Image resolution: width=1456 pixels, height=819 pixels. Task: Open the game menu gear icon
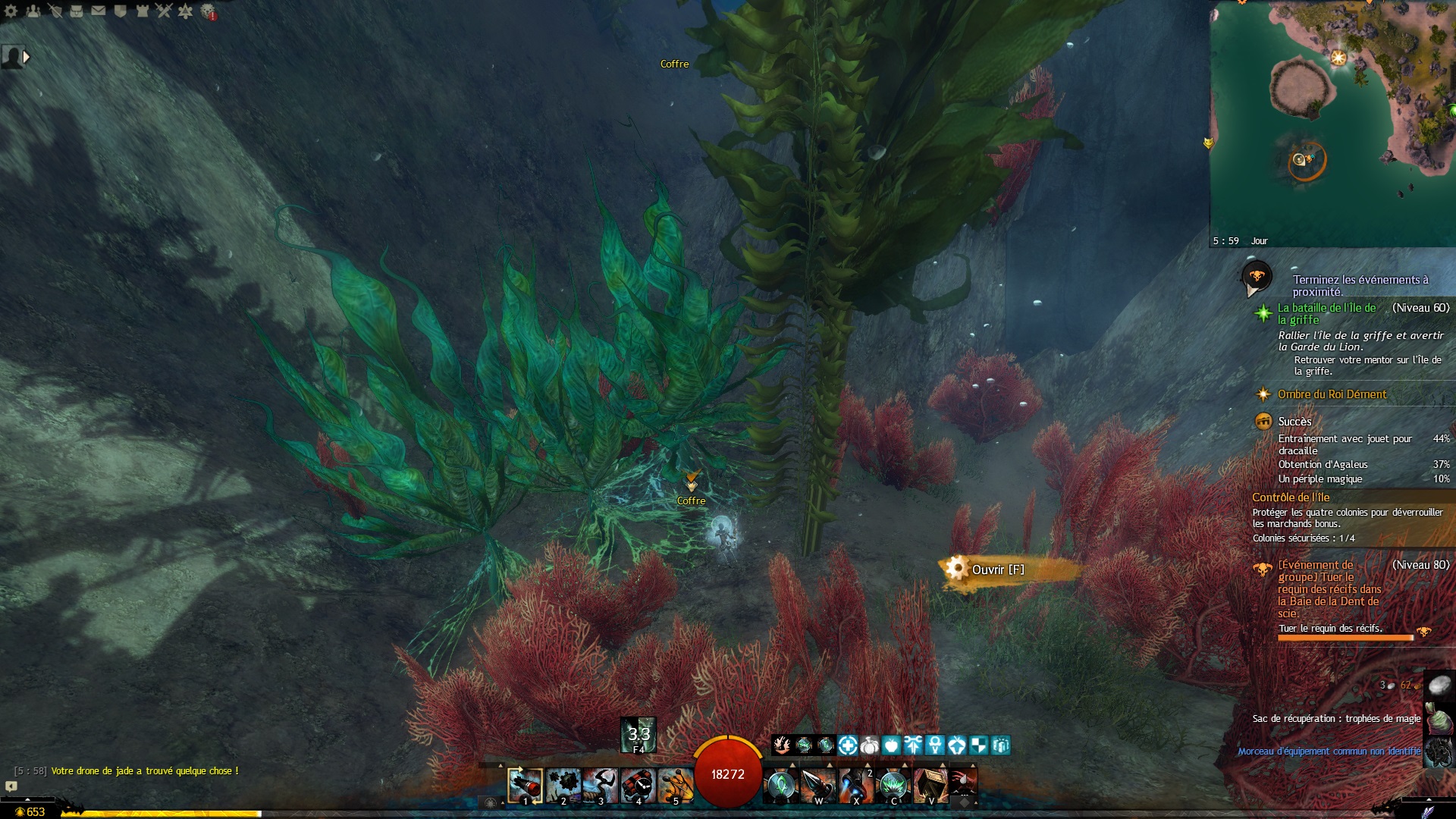(11, 11)
